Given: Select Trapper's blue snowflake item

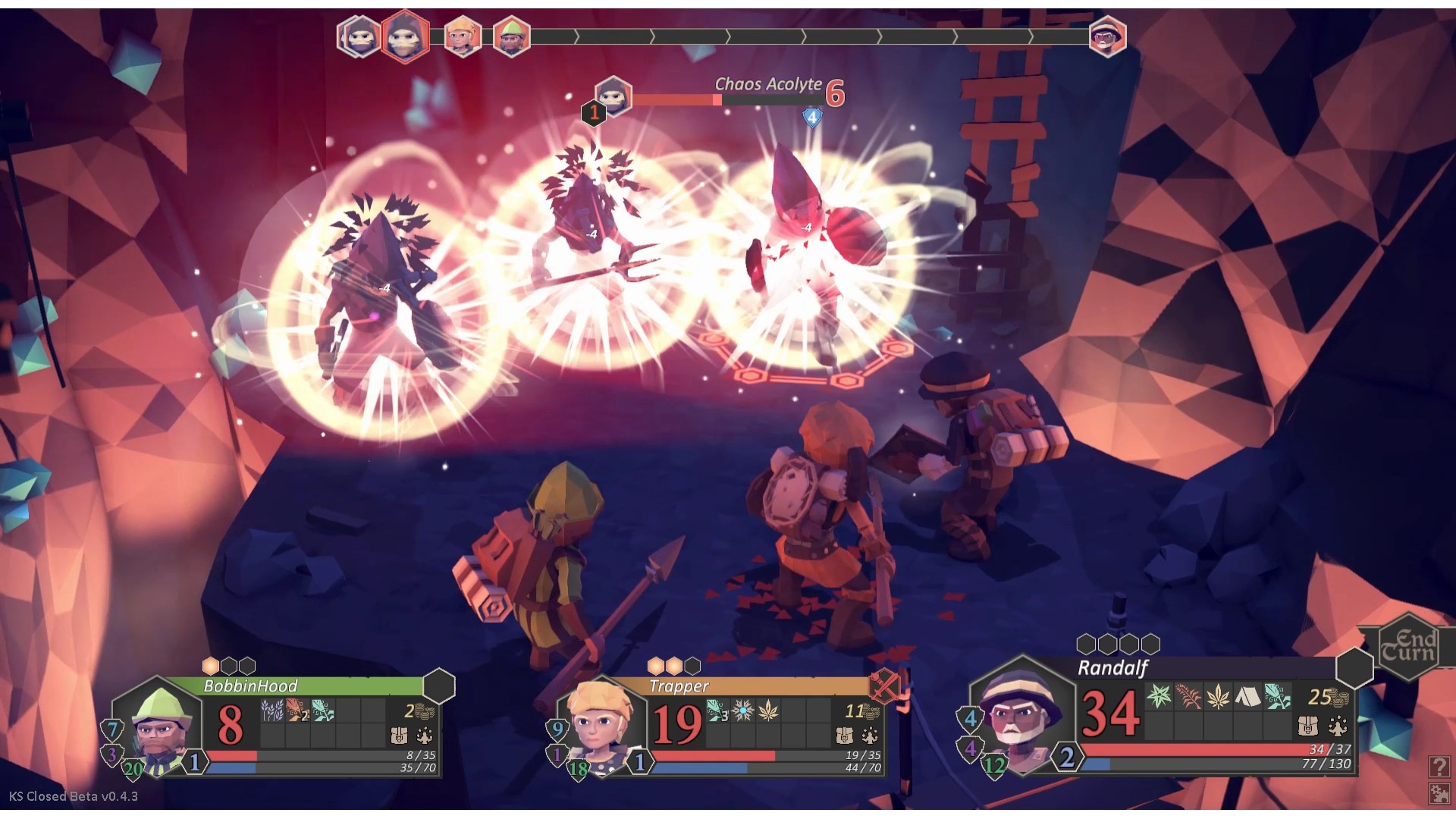Looking at the screenshot, I should click(743, 711).
